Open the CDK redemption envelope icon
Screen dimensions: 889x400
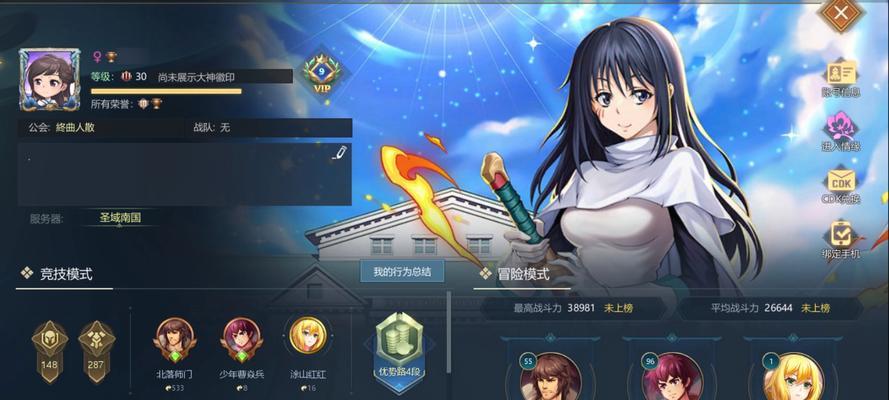[x=841, y=185]
